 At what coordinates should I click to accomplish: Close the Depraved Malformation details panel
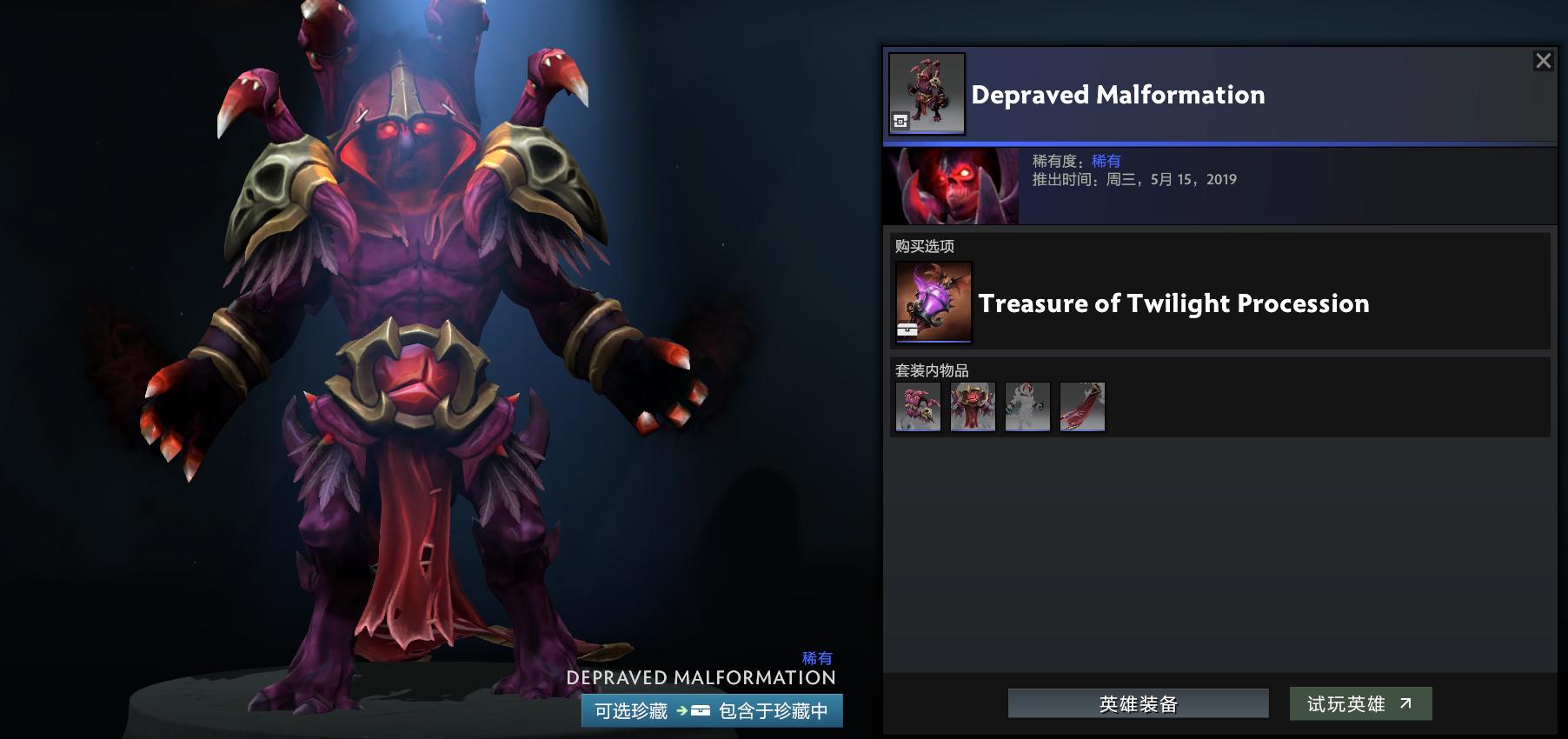point(1545,61)
